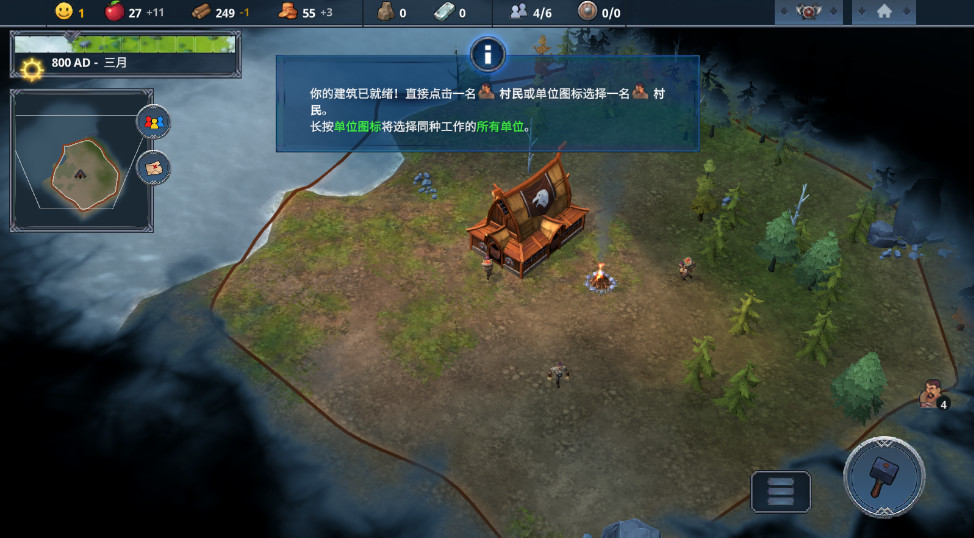Image resolution: width=974 pixels, height=538 pixels.
Task: Click the blue info icon on tooltip
Action: pos(487,54)
